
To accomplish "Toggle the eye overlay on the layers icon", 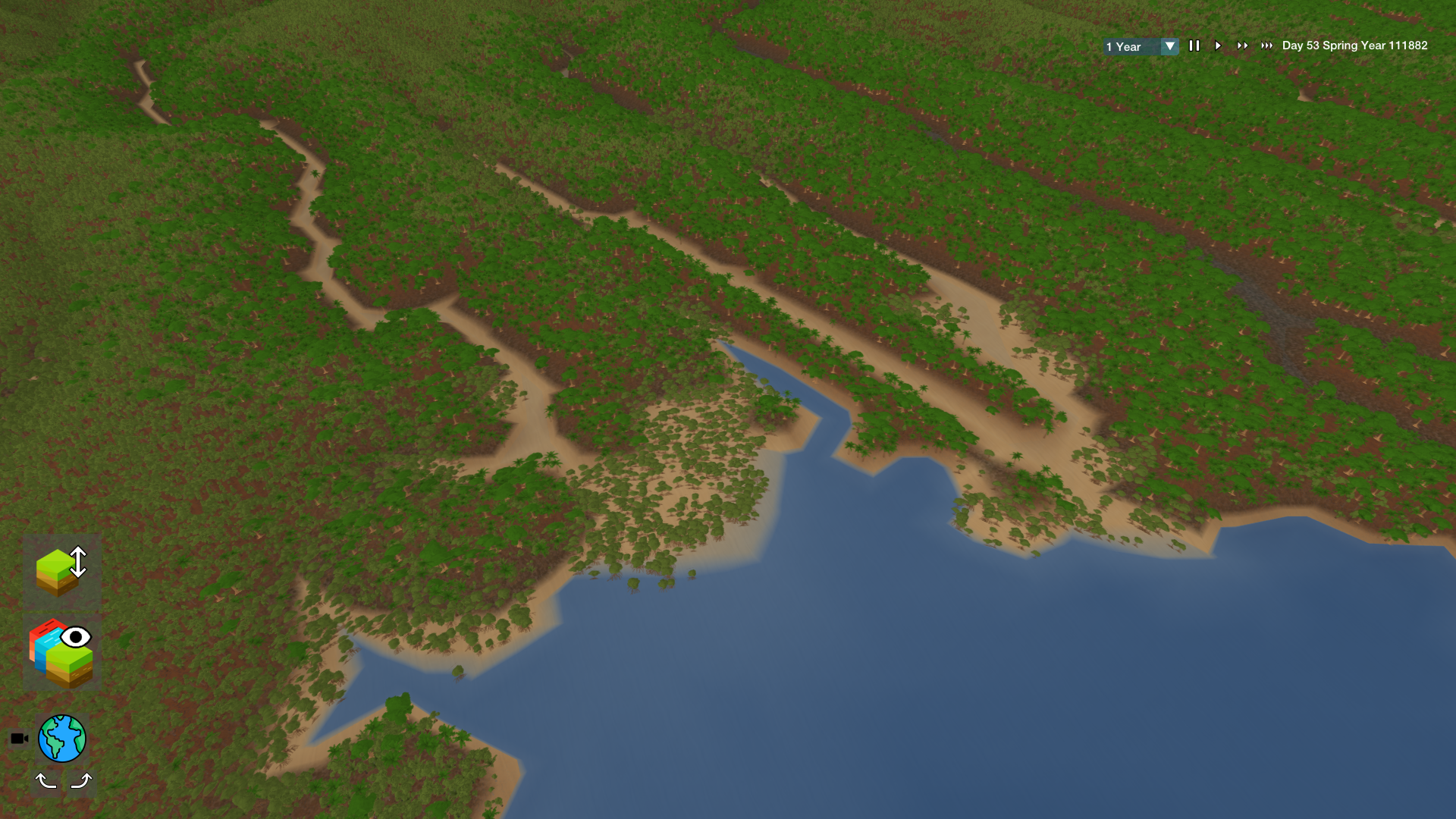I will click(x=77, y=639).
